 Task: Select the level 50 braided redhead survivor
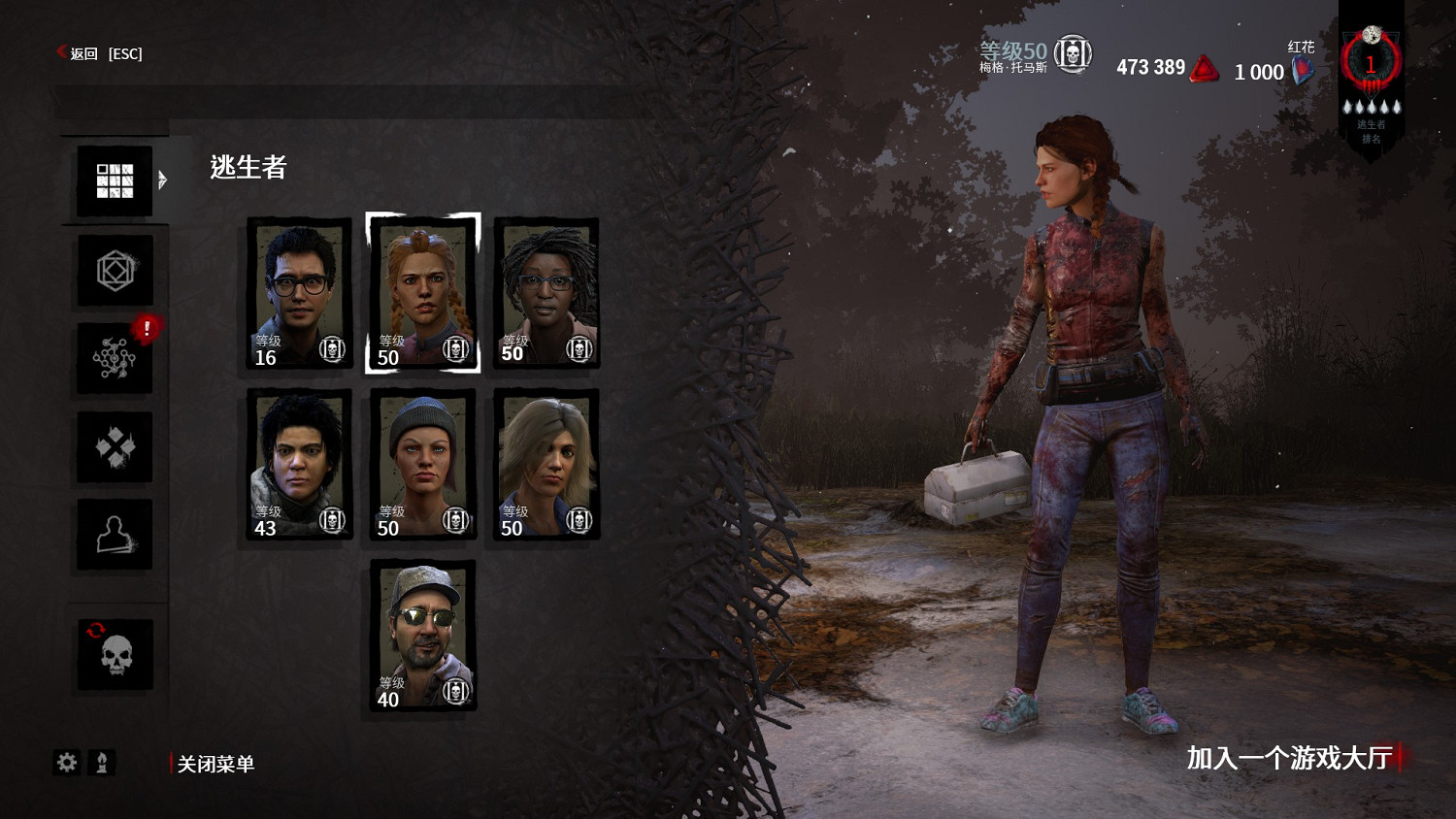423,293
